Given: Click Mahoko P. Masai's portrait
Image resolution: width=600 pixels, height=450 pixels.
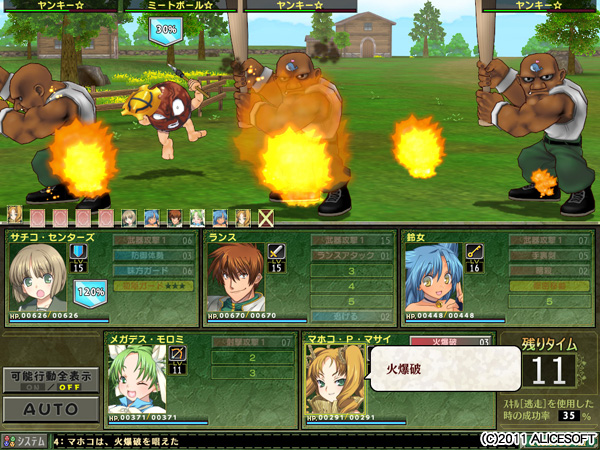Looking at the screenshot, I should [x=333, y=380].
